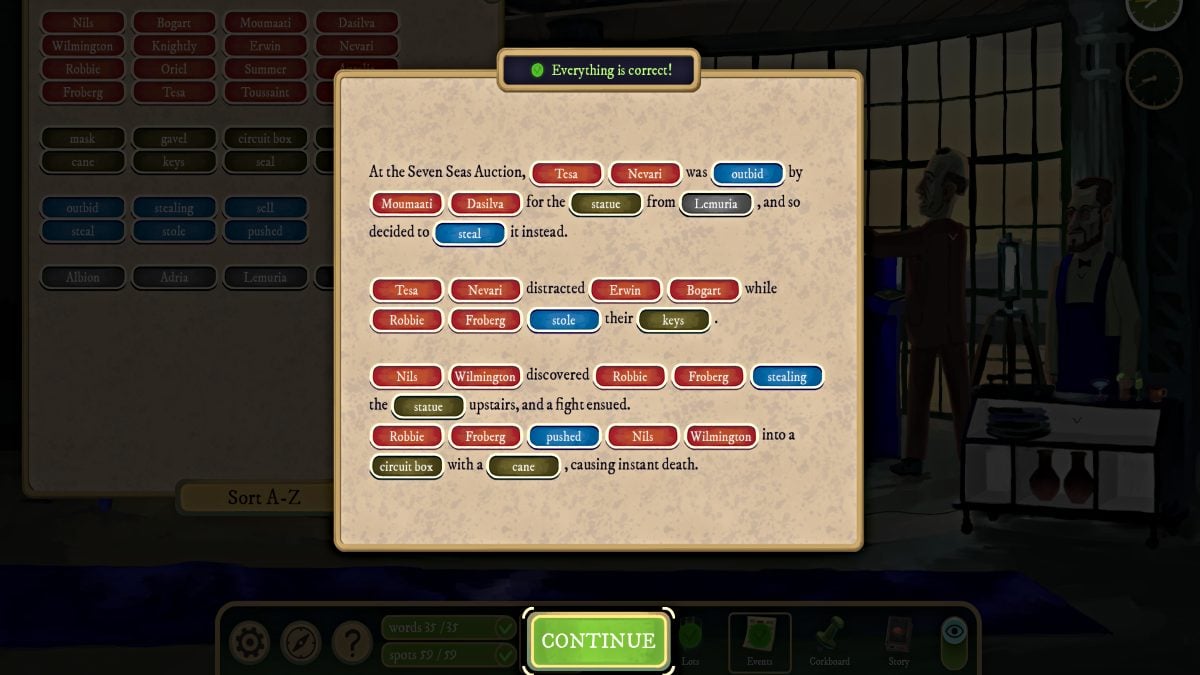Show help with the question mark icon
Image resolution: width=1200 pixels, height=675 pixels.
(x=352, y=643)
